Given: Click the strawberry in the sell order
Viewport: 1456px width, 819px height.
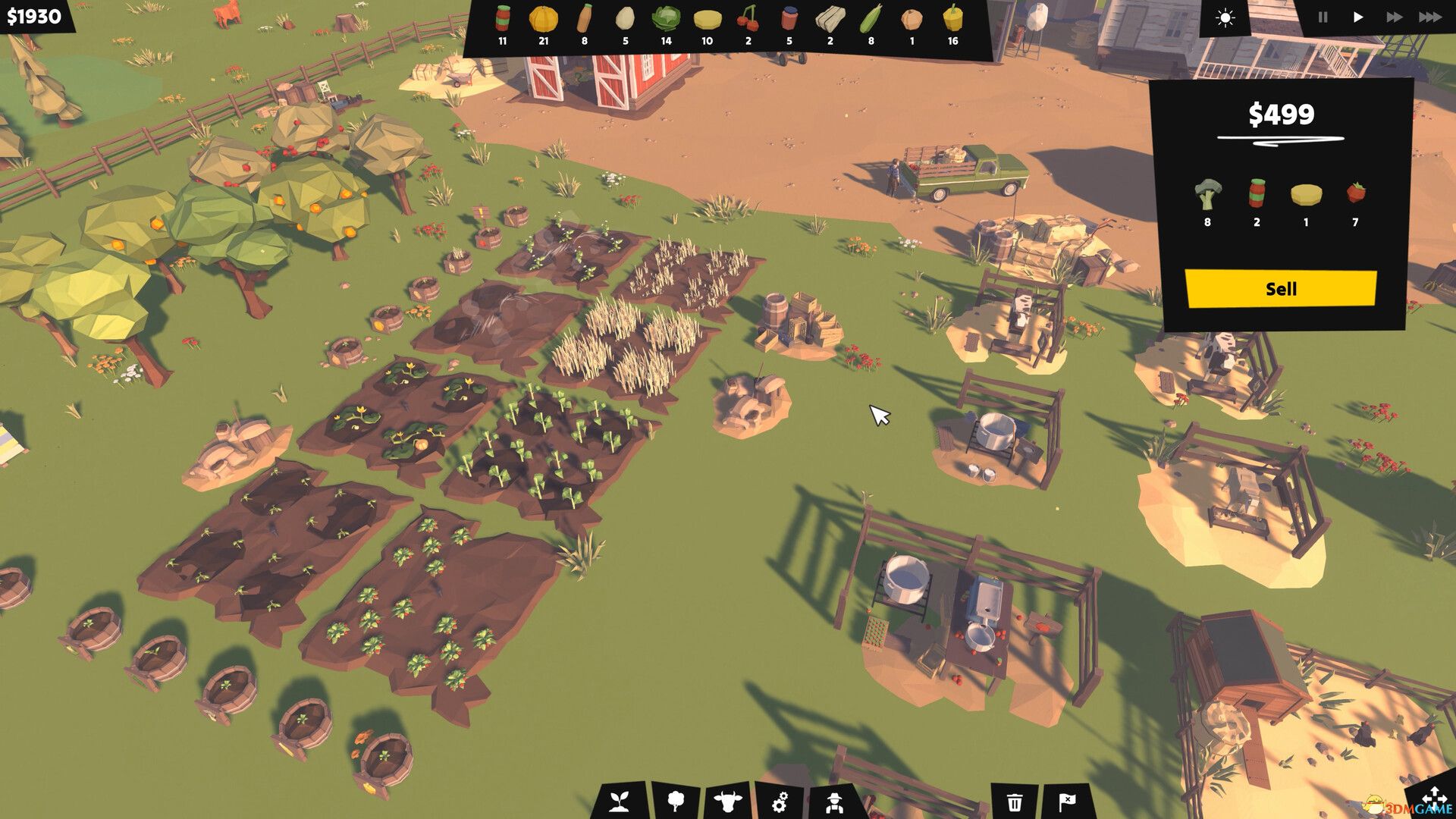Looking at the screenshot, I should click(x=1355, y=193).
